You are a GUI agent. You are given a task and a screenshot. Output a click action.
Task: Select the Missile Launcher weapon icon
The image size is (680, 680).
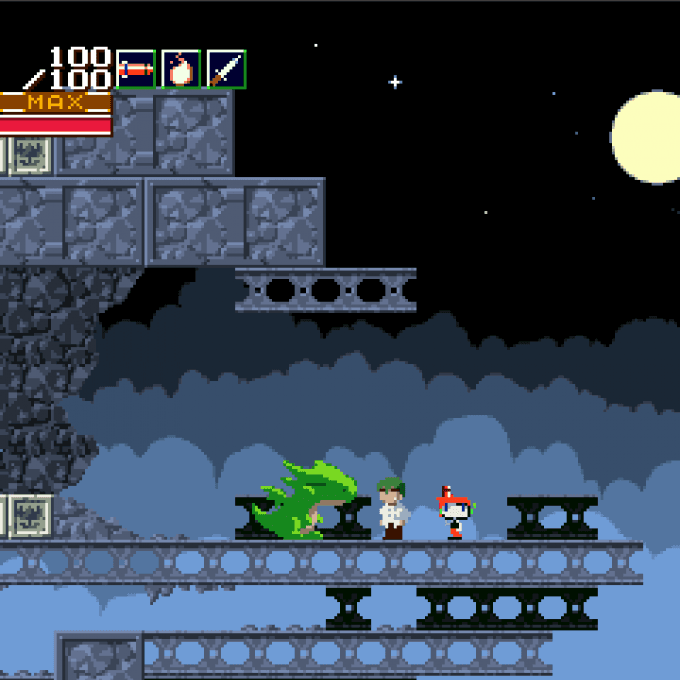[135, 69]
